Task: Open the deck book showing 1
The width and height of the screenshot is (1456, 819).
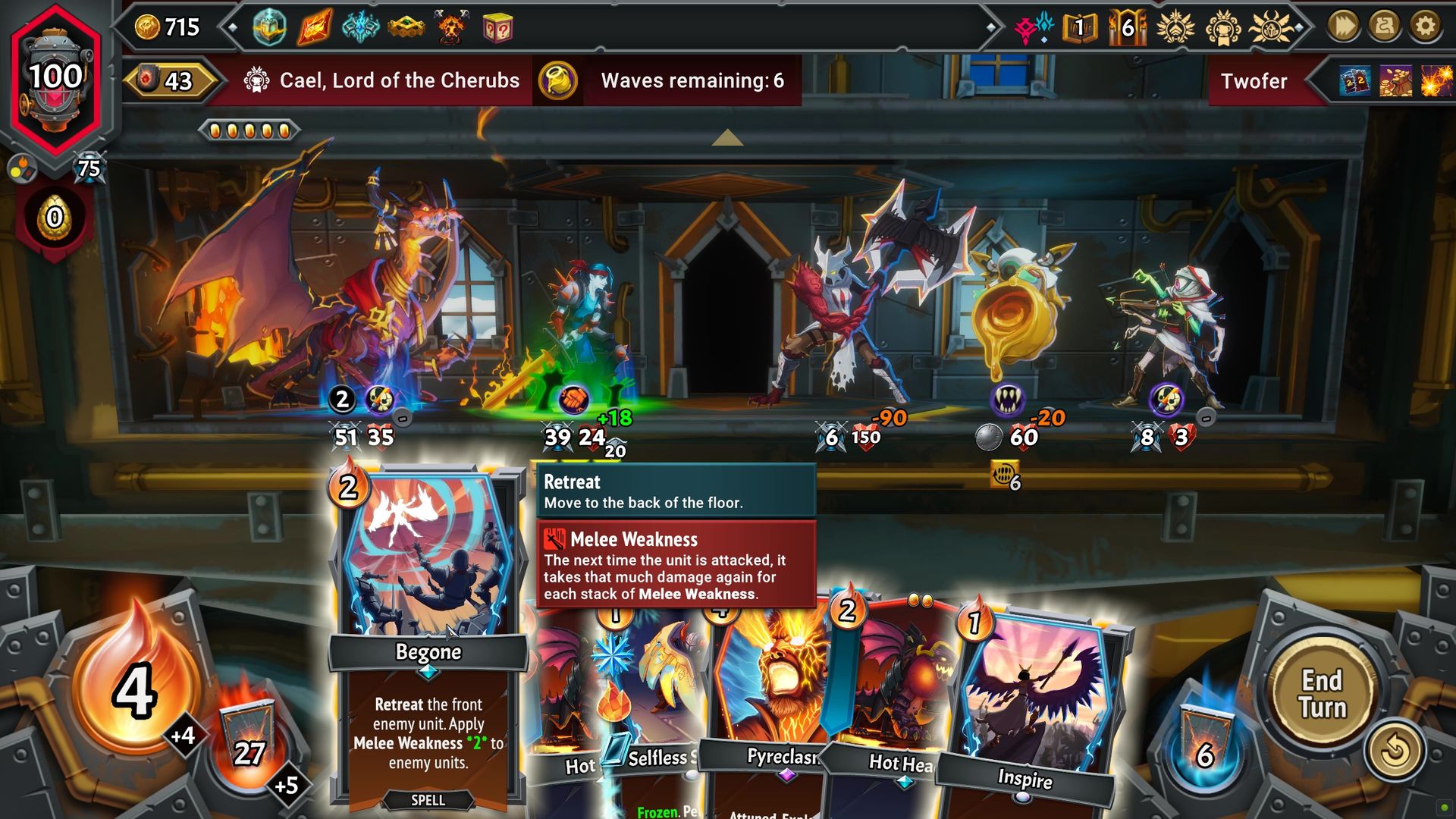Action: point(1080,28)
